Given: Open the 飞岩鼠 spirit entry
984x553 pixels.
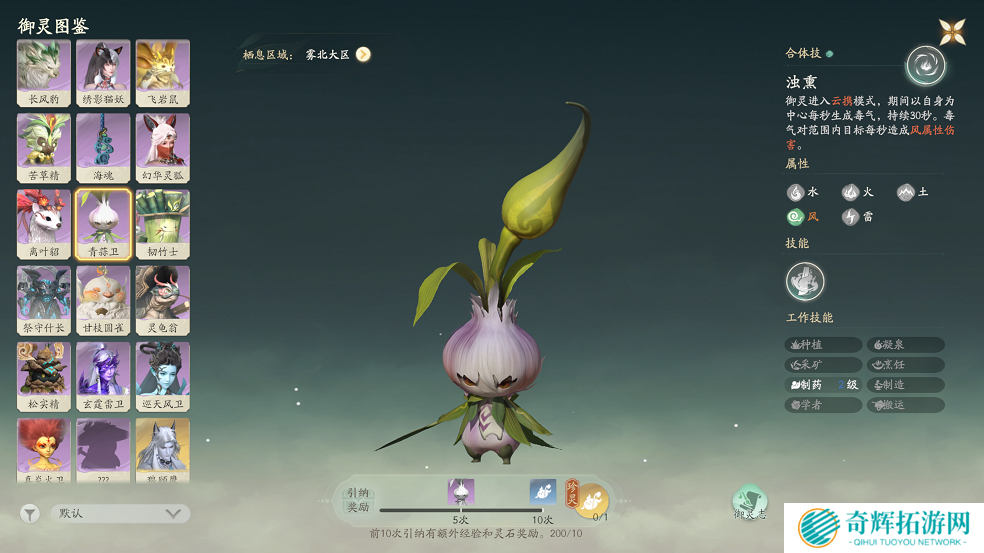Looking at the screenshot, I should point(162,72).
